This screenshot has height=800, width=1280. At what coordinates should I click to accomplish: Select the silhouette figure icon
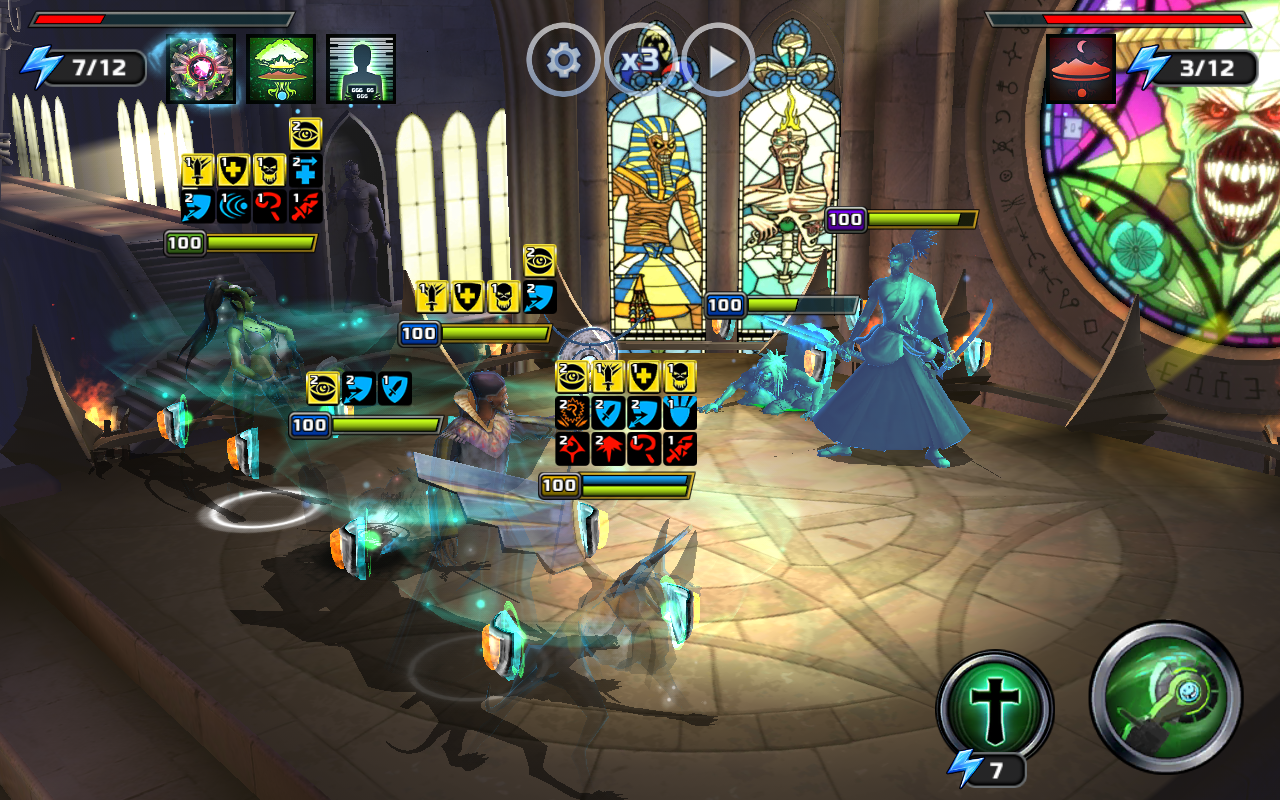[x=361, y=69]
